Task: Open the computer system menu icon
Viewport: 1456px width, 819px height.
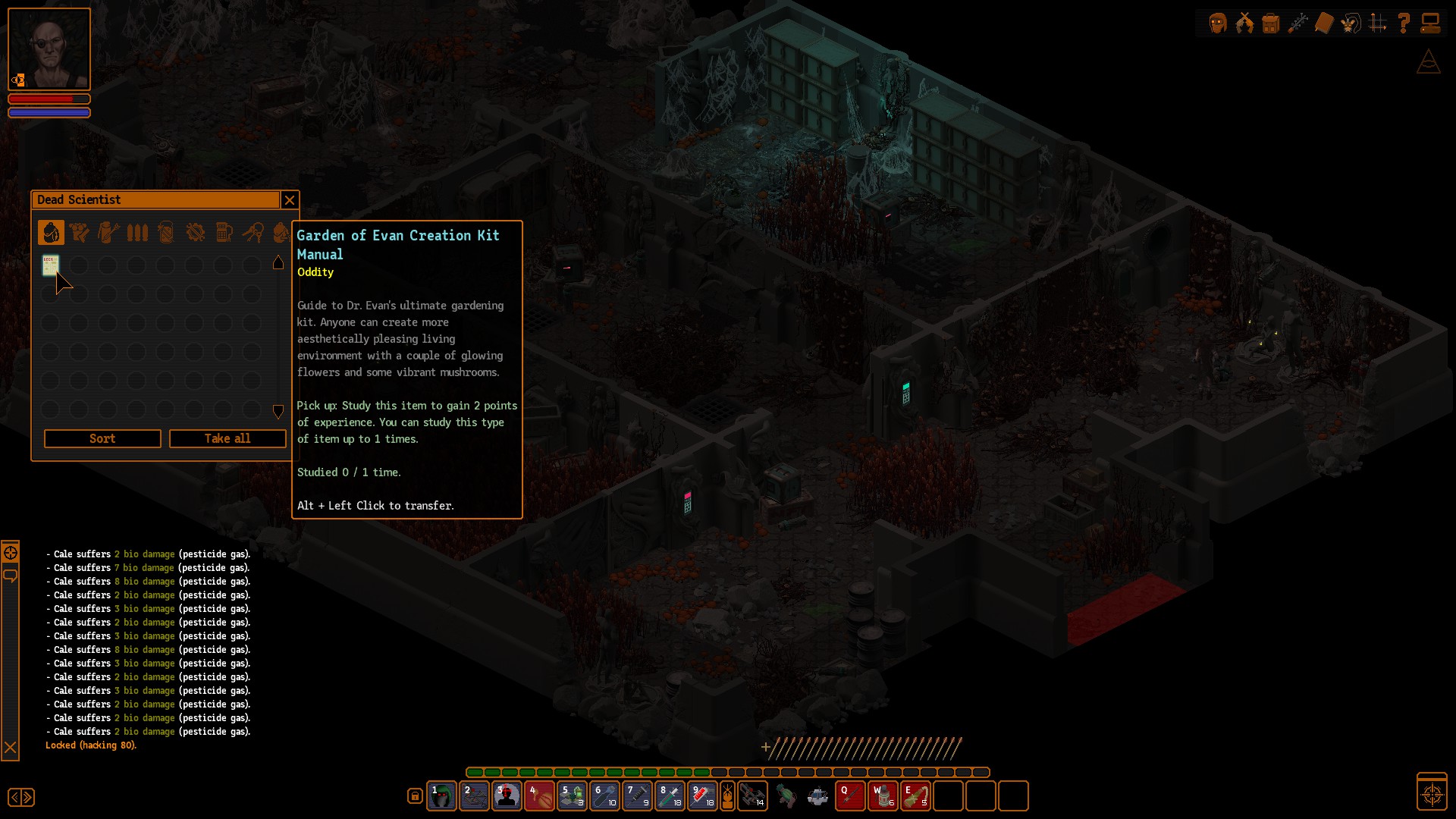Action: [x=1430, y=24]
